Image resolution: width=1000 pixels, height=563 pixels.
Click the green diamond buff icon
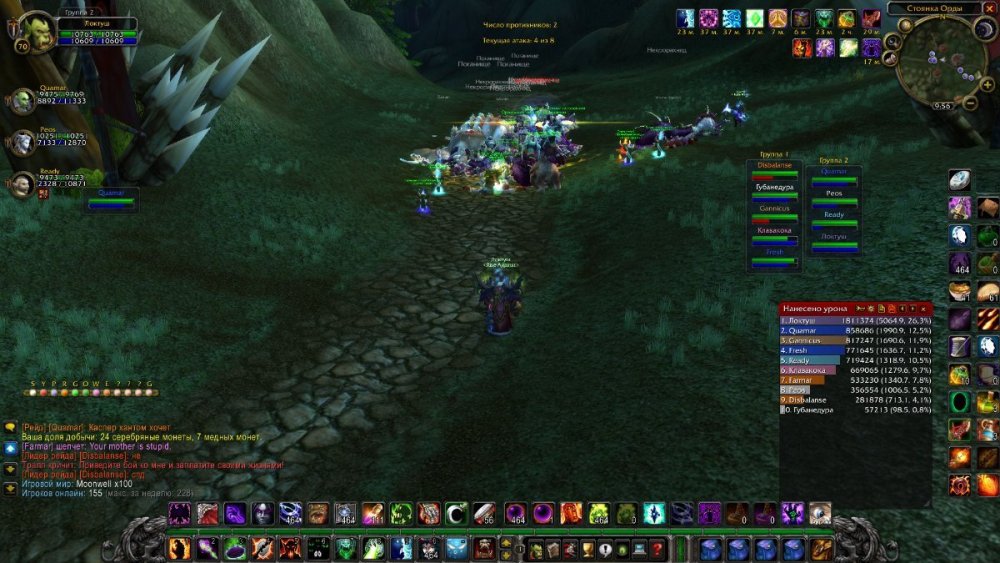coord(755,18)
